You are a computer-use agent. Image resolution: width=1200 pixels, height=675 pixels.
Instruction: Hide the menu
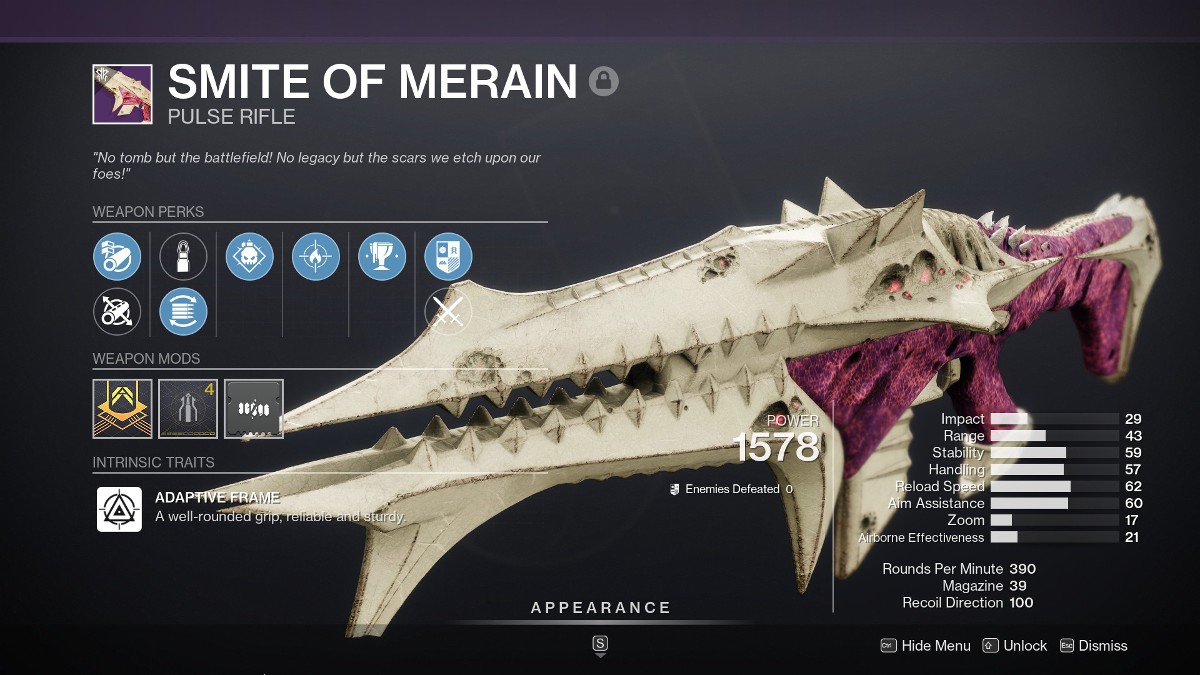point(925,646)
